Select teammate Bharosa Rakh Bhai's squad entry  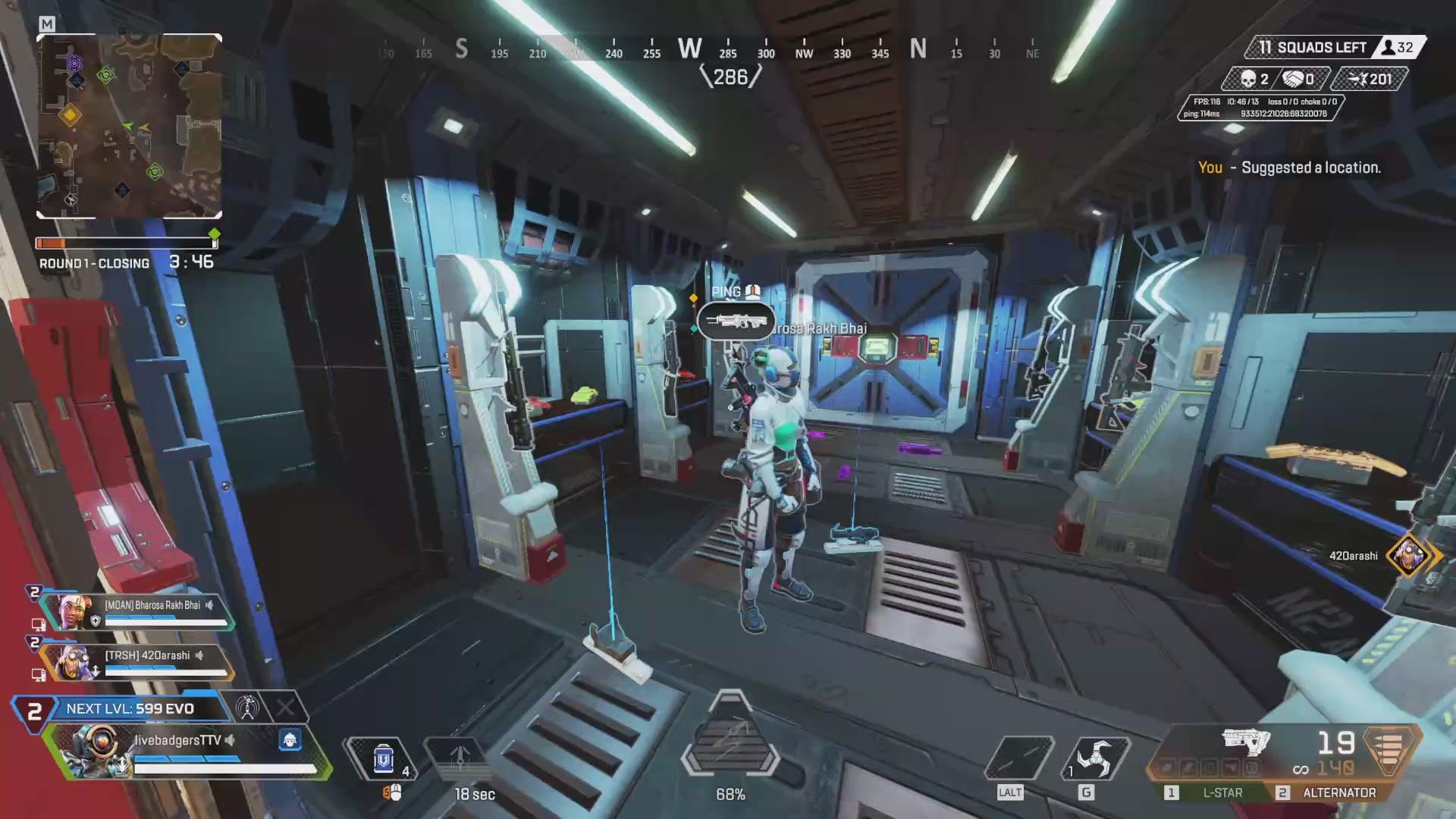pos(136,611)
